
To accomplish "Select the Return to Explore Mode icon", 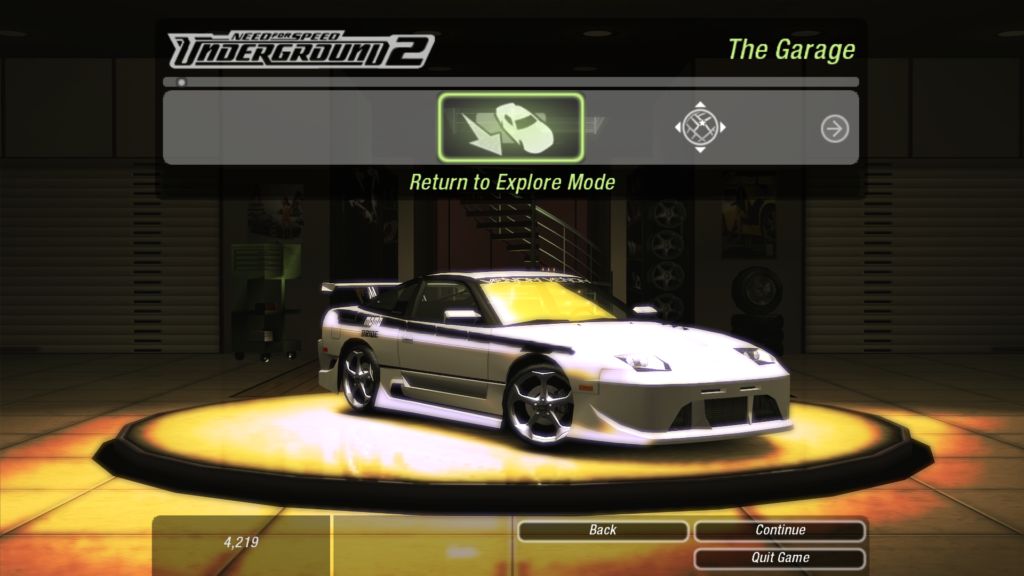I will click(511, 127).
